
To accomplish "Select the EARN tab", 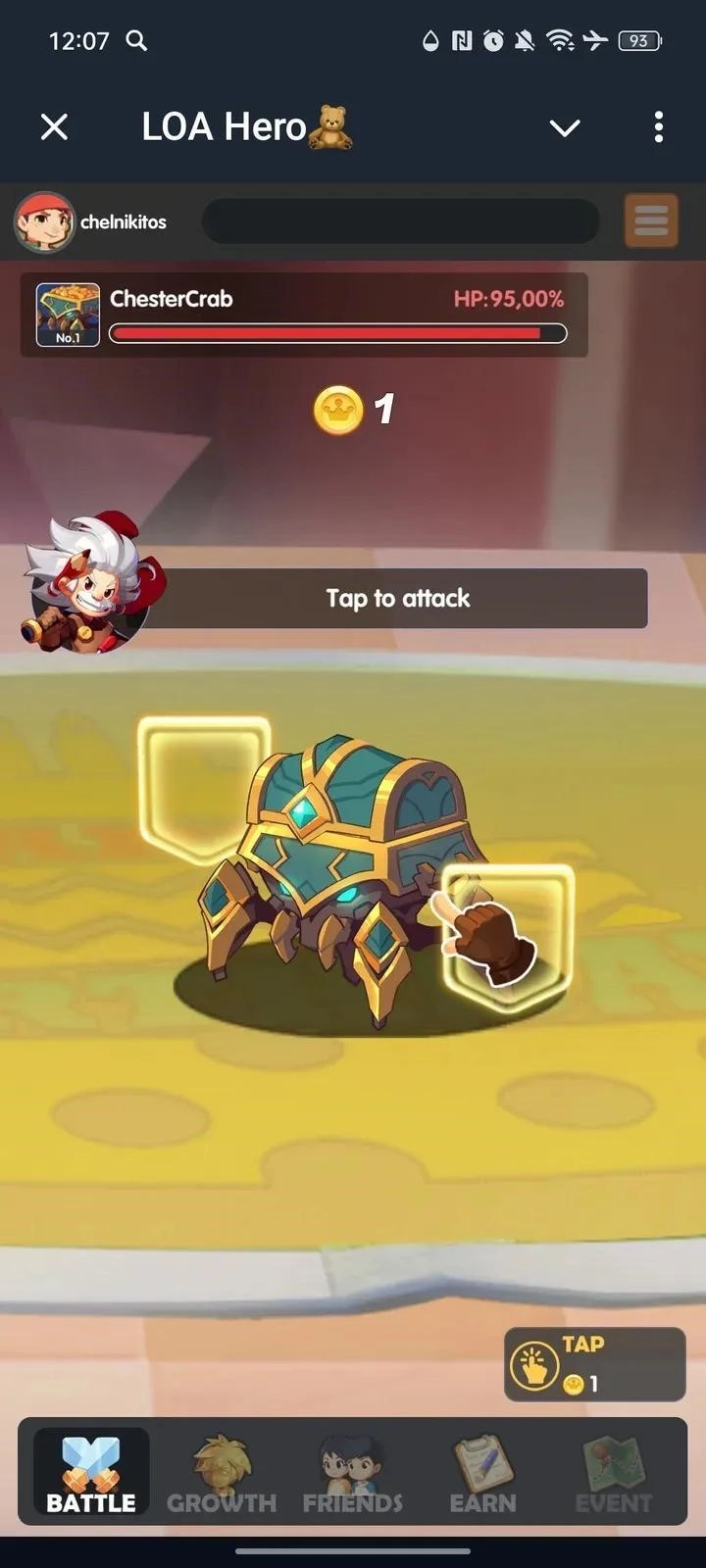I will point(482,1473).
